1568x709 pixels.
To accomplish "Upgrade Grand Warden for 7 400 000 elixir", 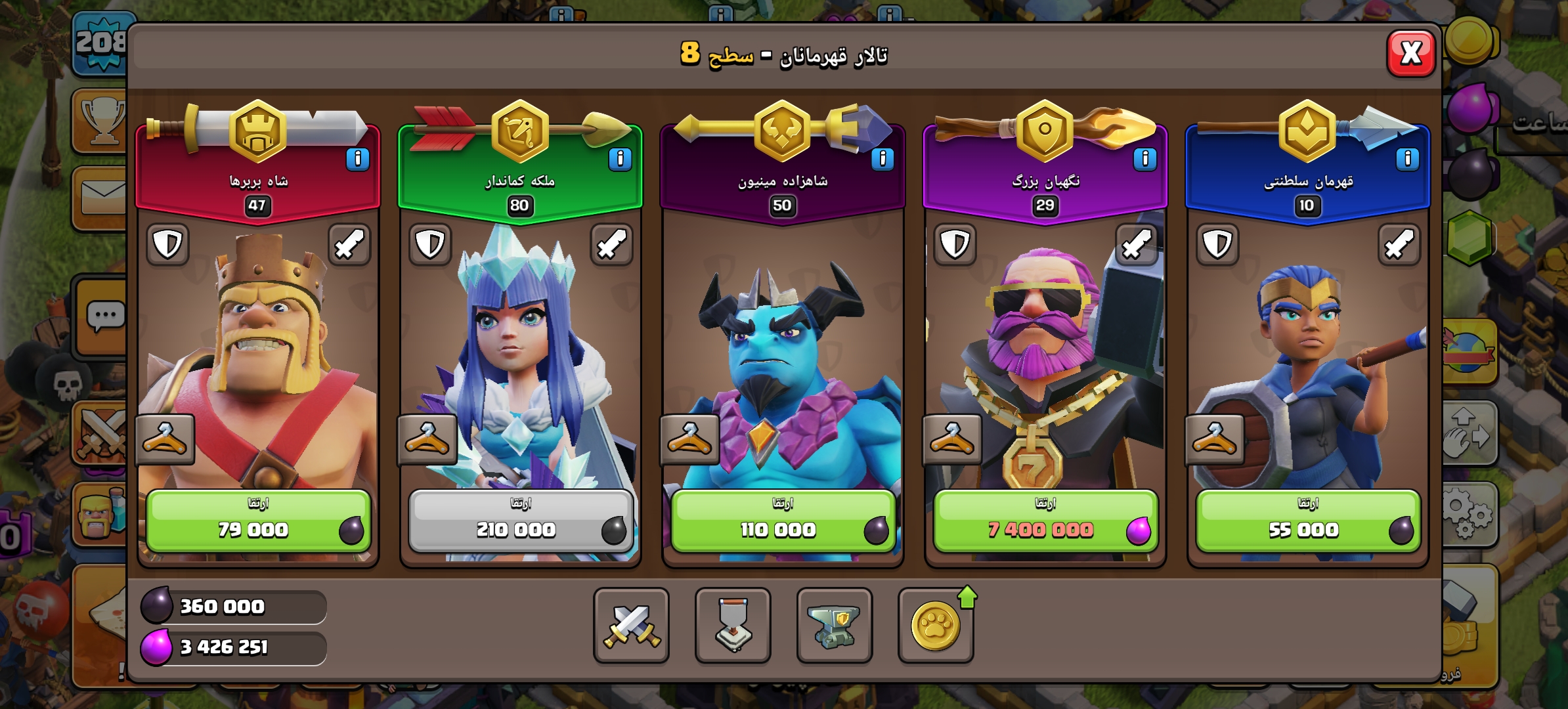I will 1045,521.
